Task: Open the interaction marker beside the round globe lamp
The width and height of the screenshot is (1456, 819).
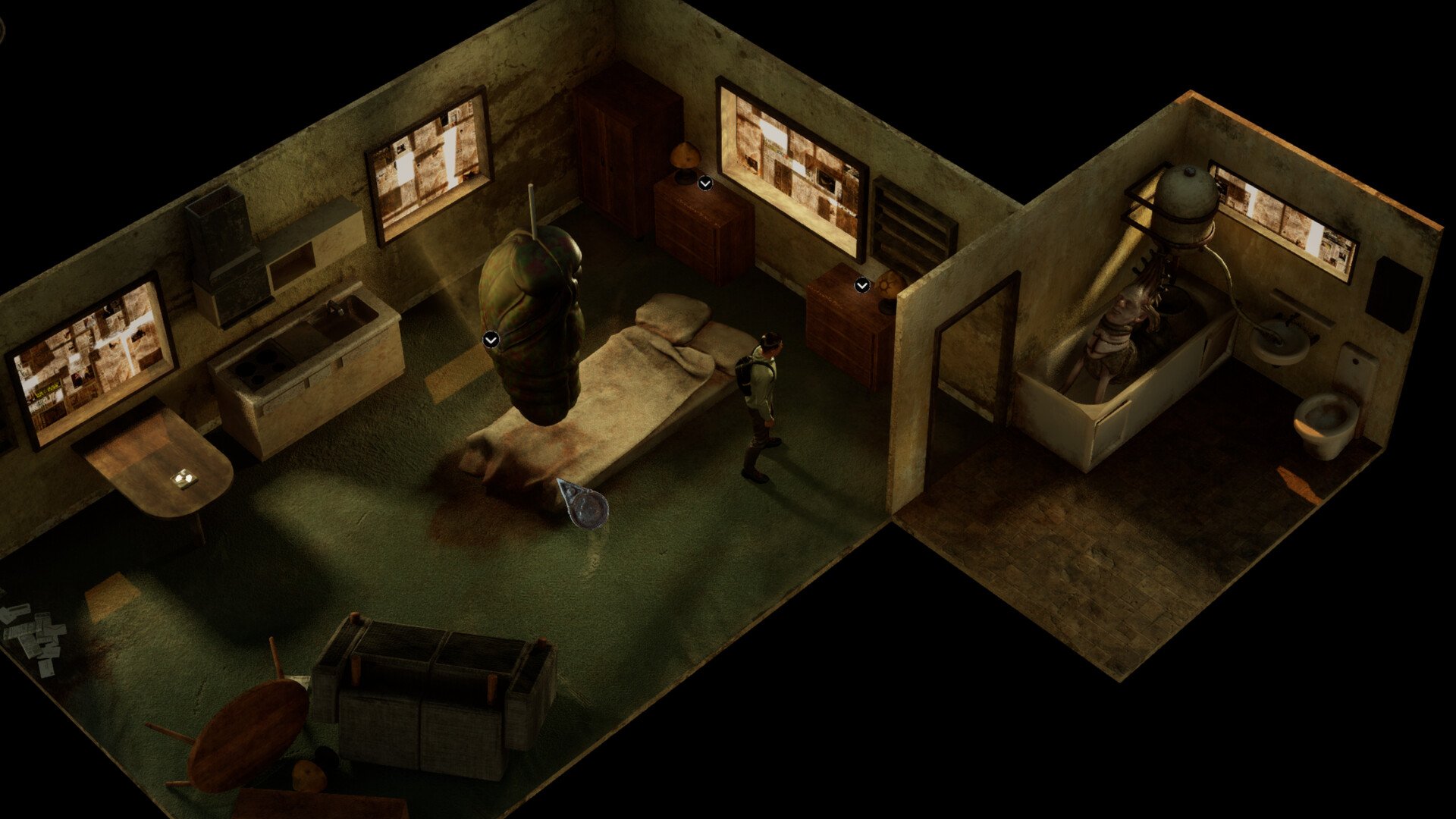Action: pos(862,285)
